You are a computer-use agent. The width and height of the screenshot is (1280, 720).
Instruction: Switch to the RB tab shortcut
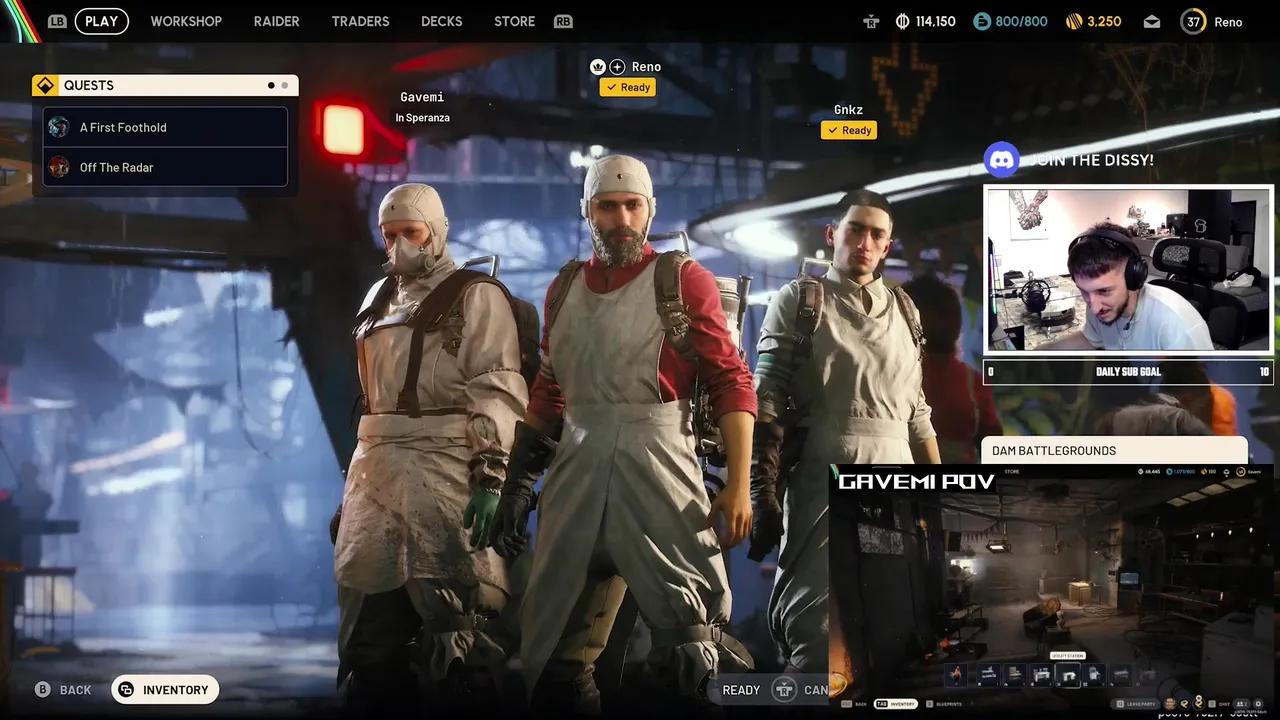(x=563, y=20)
